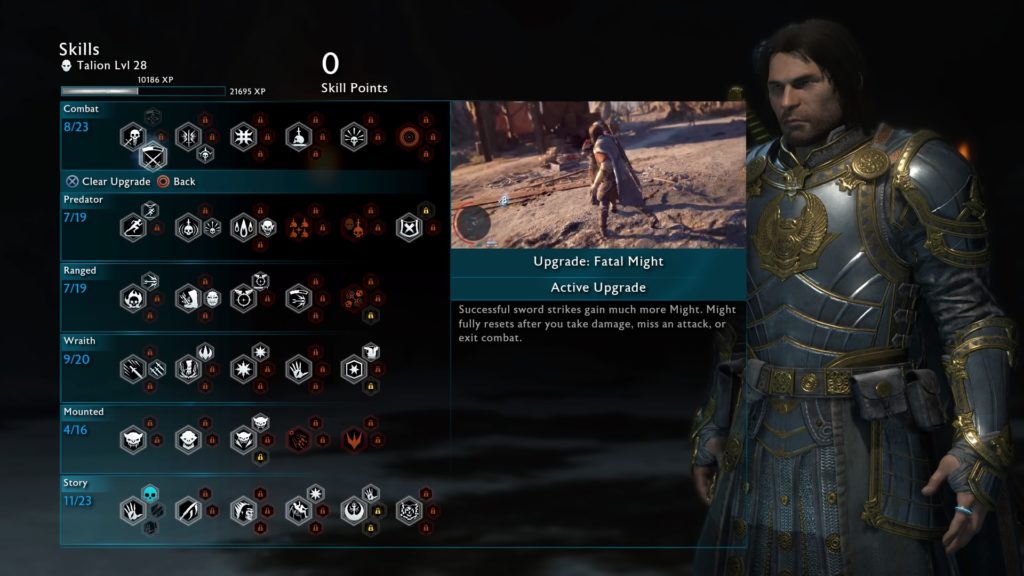
Task: Select the highlighted Fatal Might crossed-swords upgrade
Action: (152, 155)
